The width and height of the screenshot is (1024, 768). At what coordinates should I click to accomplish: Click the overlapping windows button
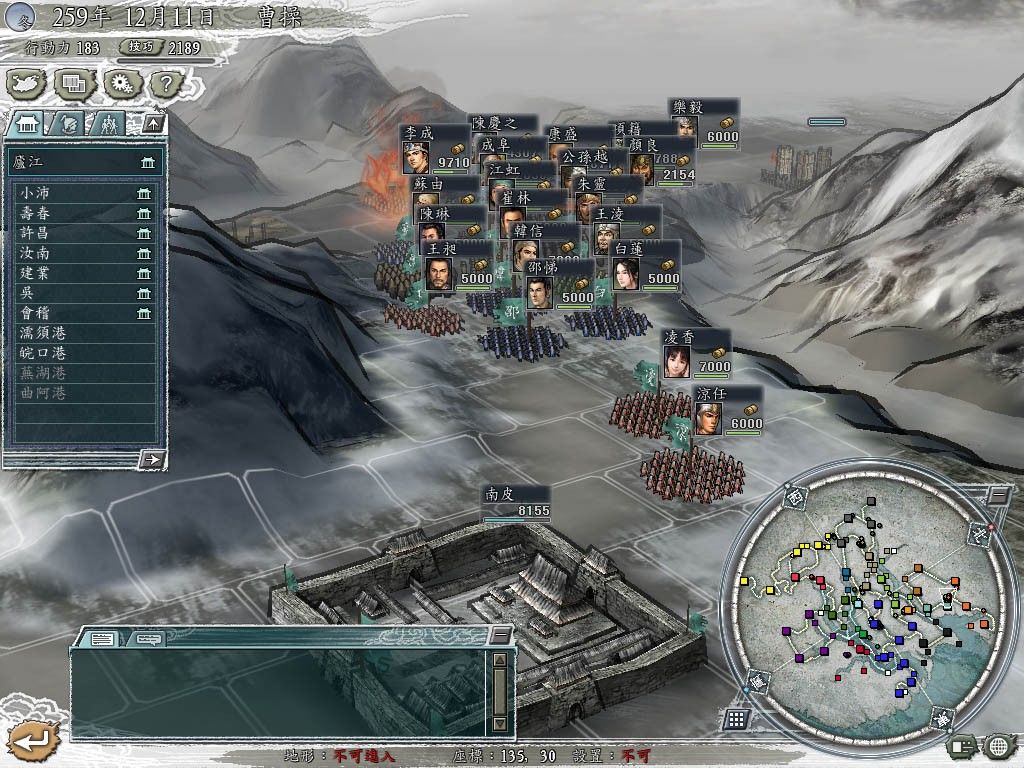(x=75, y=84)
